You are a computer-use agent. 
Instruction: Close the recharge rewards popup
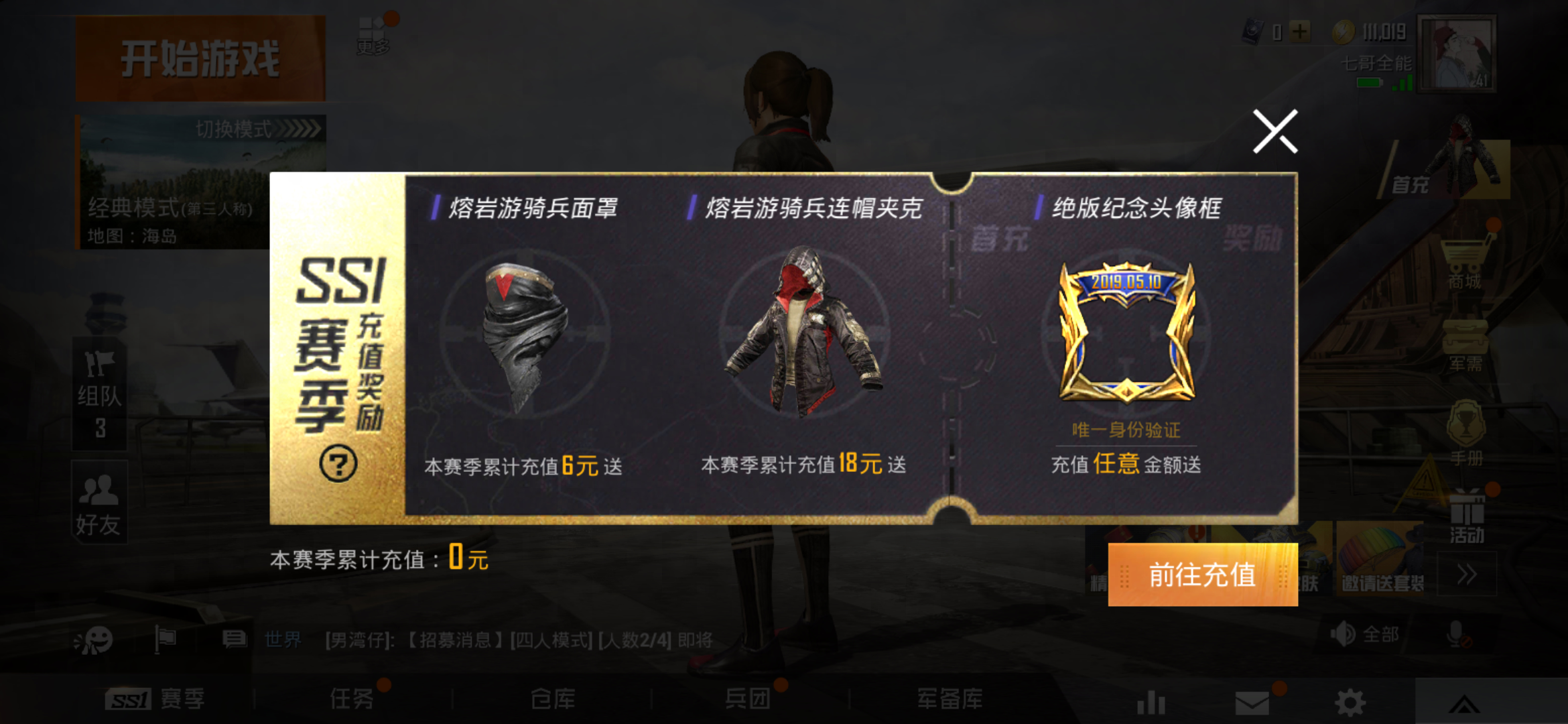point(1275,131)
